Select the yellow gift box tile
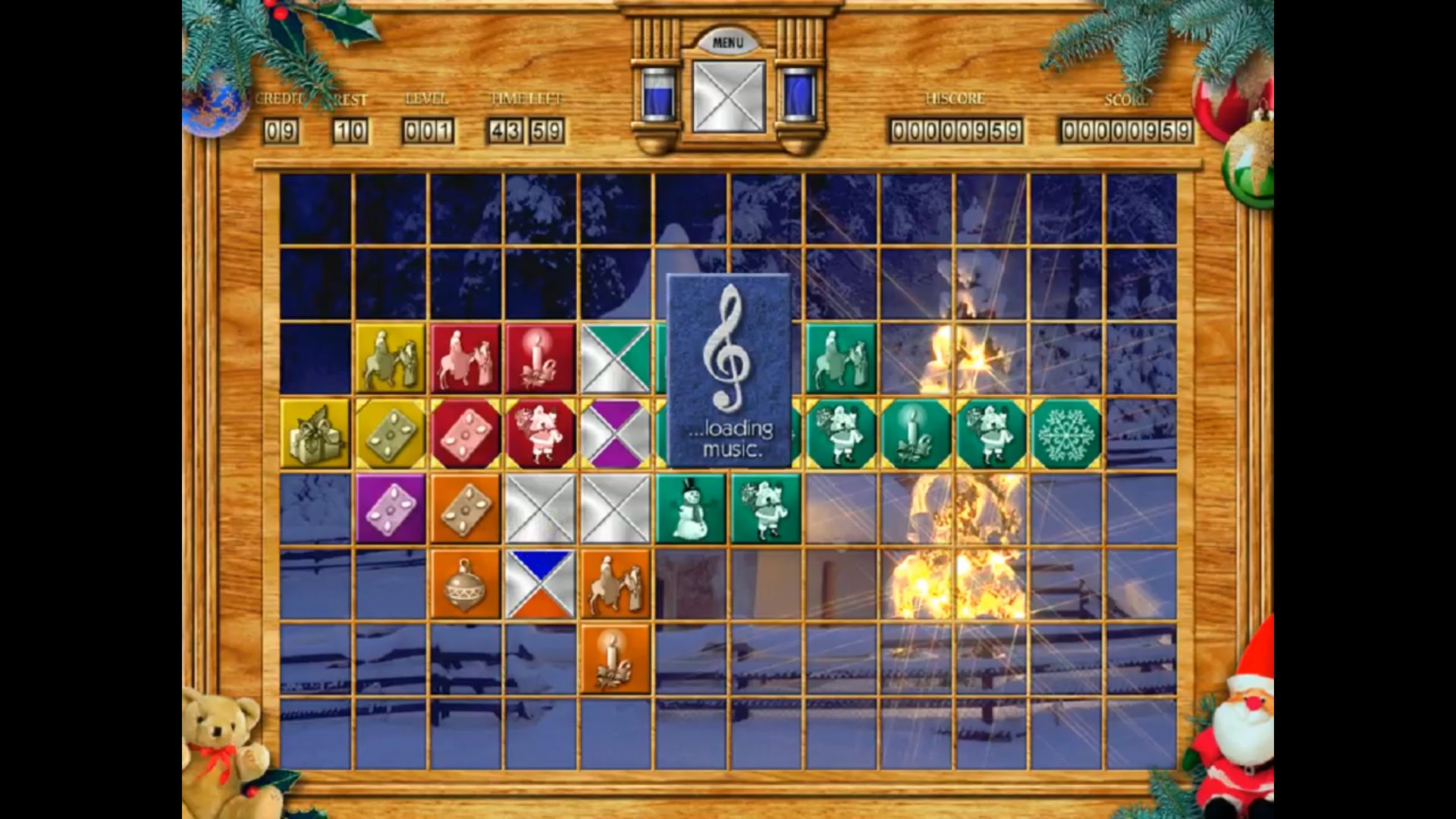This screenshot has width=1456, height=819. (x=315, y=434)
